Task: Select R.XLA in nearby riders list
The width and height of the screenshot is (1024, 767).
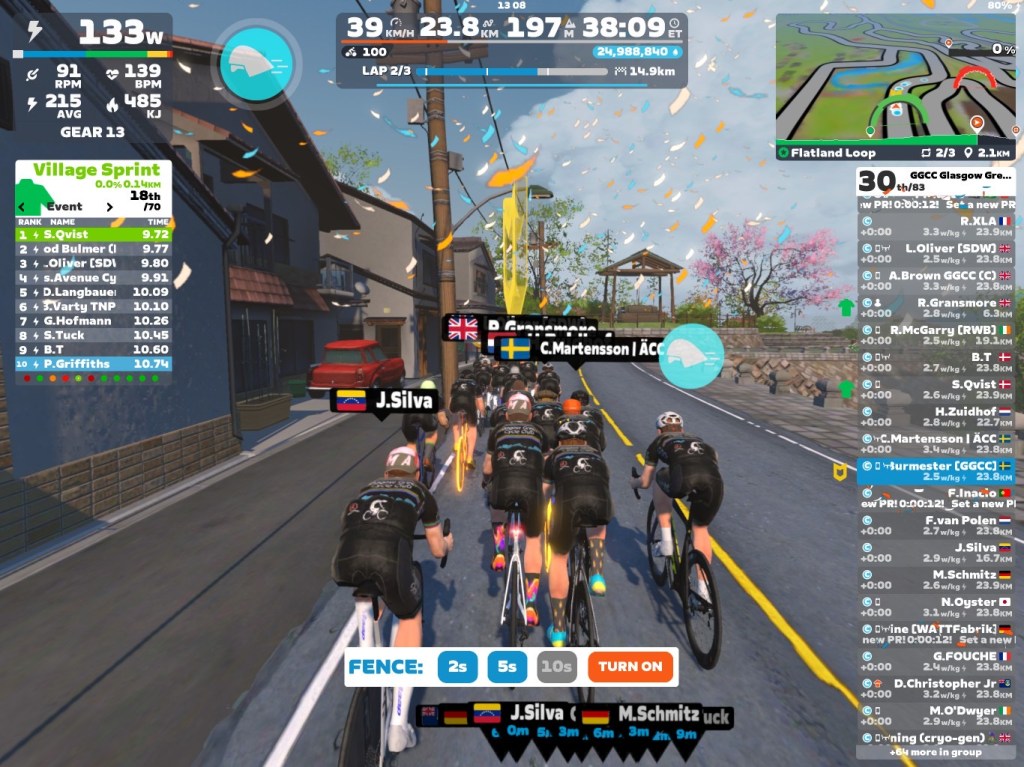Action: [936, 226]
